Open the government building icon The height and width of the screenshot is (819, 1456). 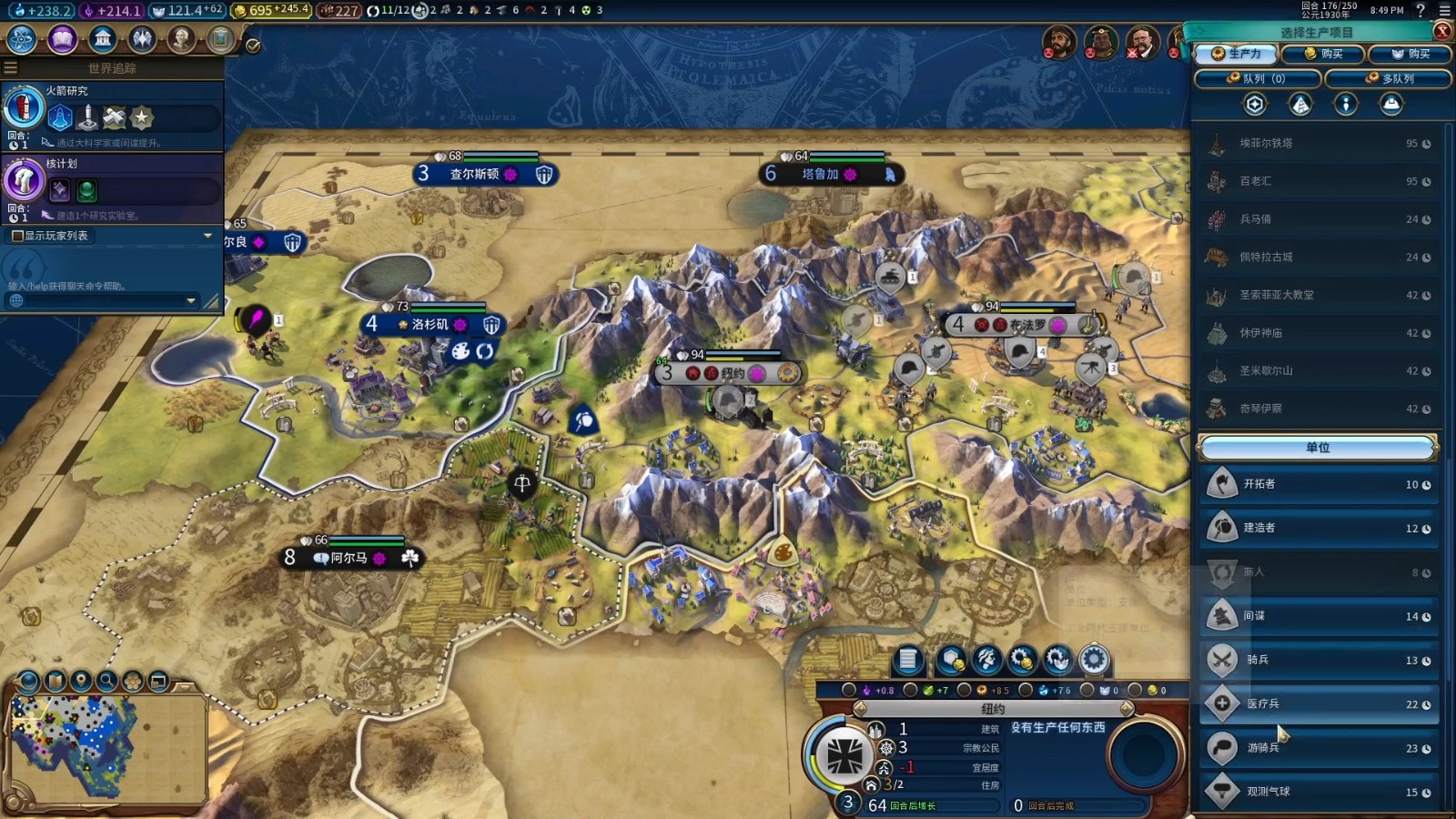(x=103, y=39)
